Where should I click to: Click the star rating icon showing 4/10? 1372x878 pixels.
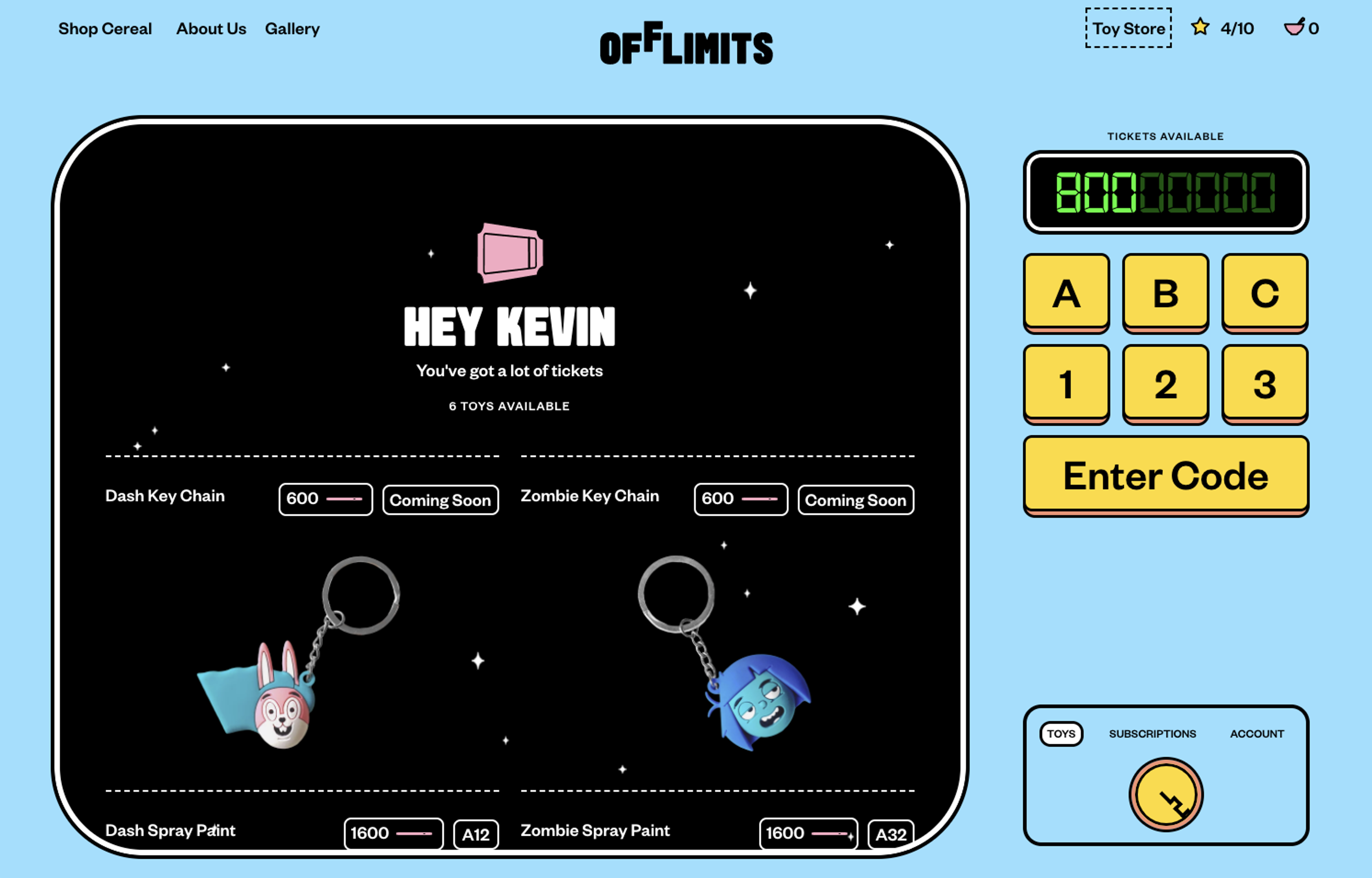click(x=1200, y=28)
